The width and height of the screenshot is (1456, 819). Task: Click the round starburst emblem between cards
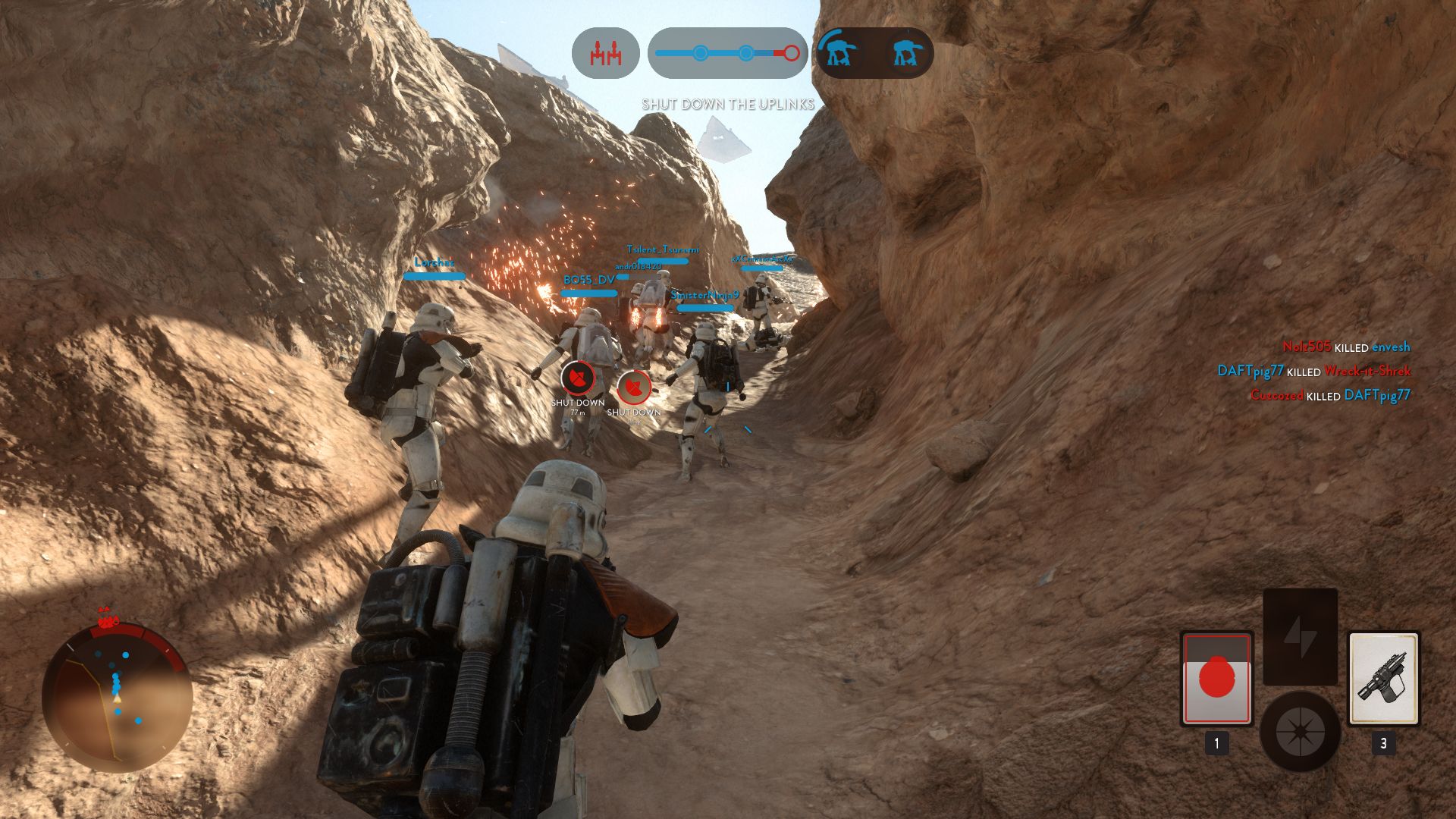1300,732
